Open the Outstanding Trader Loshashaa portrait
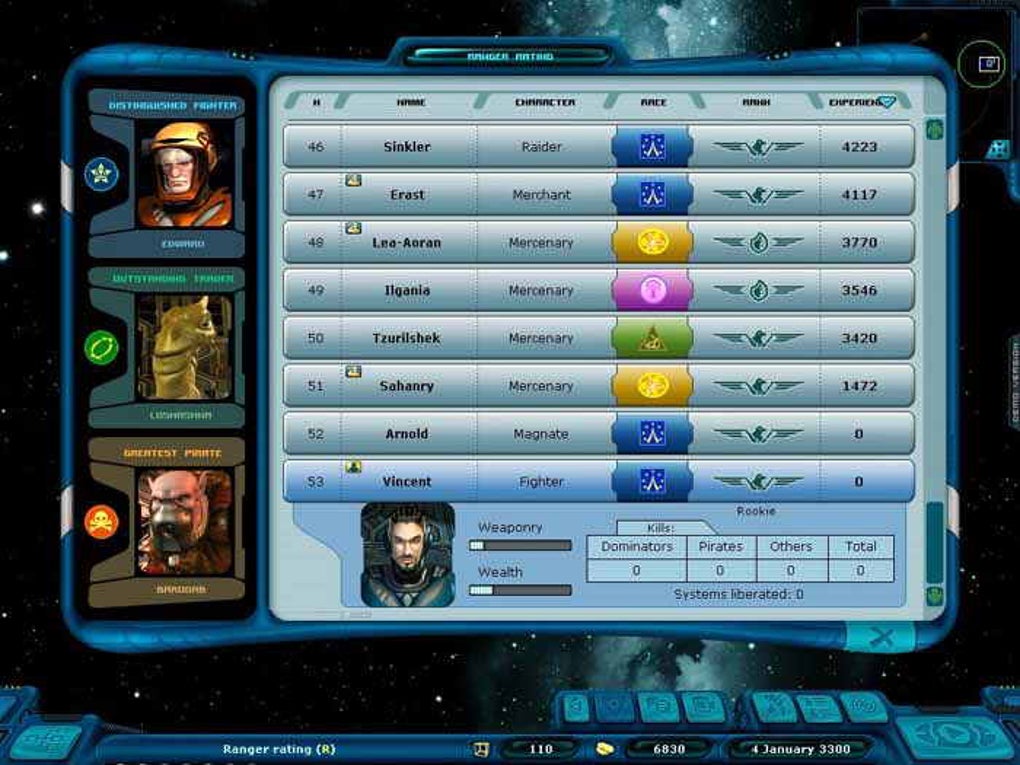1020x765 pixels. pyautogui.click(x=184, y=348)
